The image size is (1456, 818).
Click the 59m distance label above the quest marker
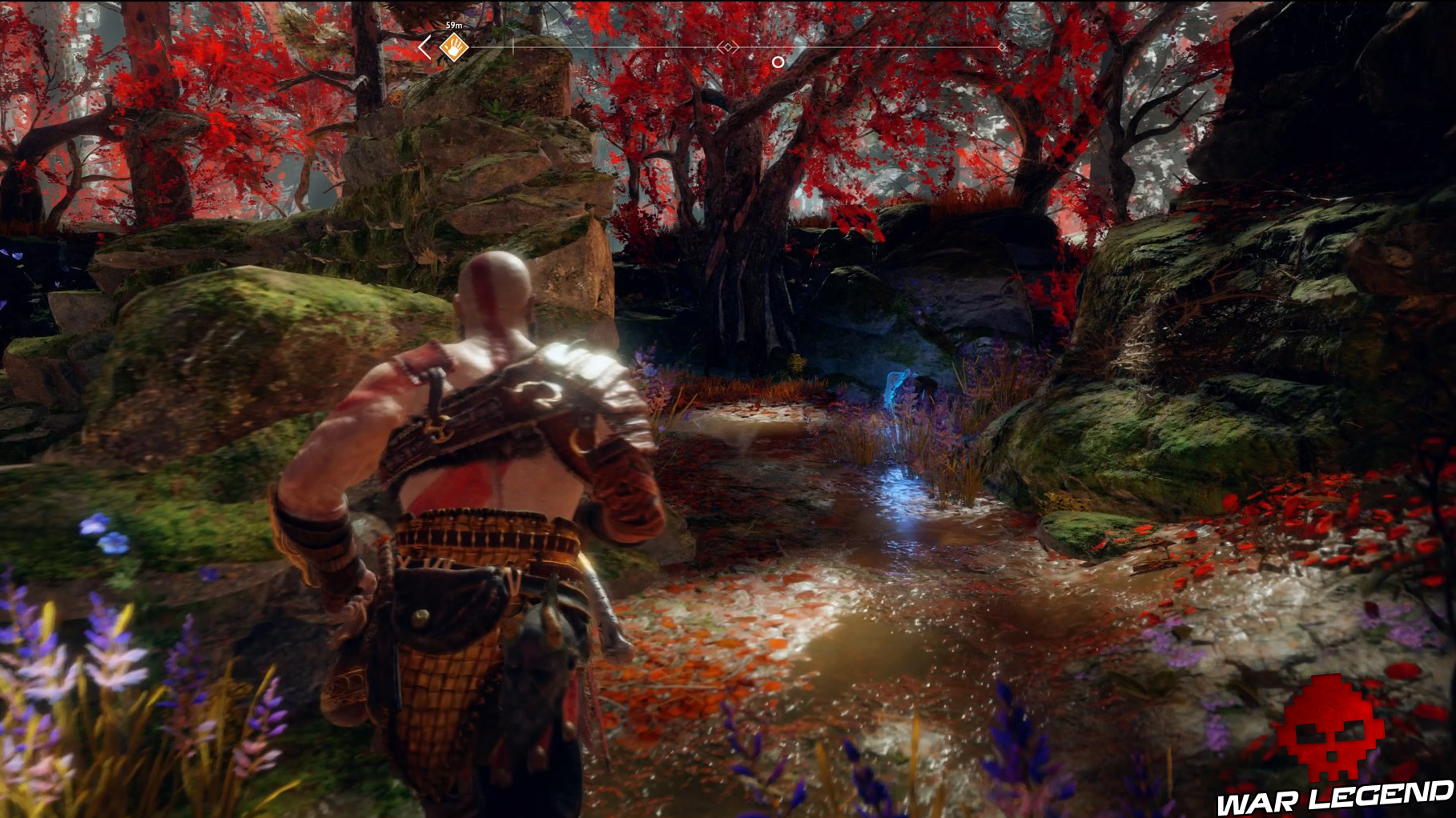[452, 24]
